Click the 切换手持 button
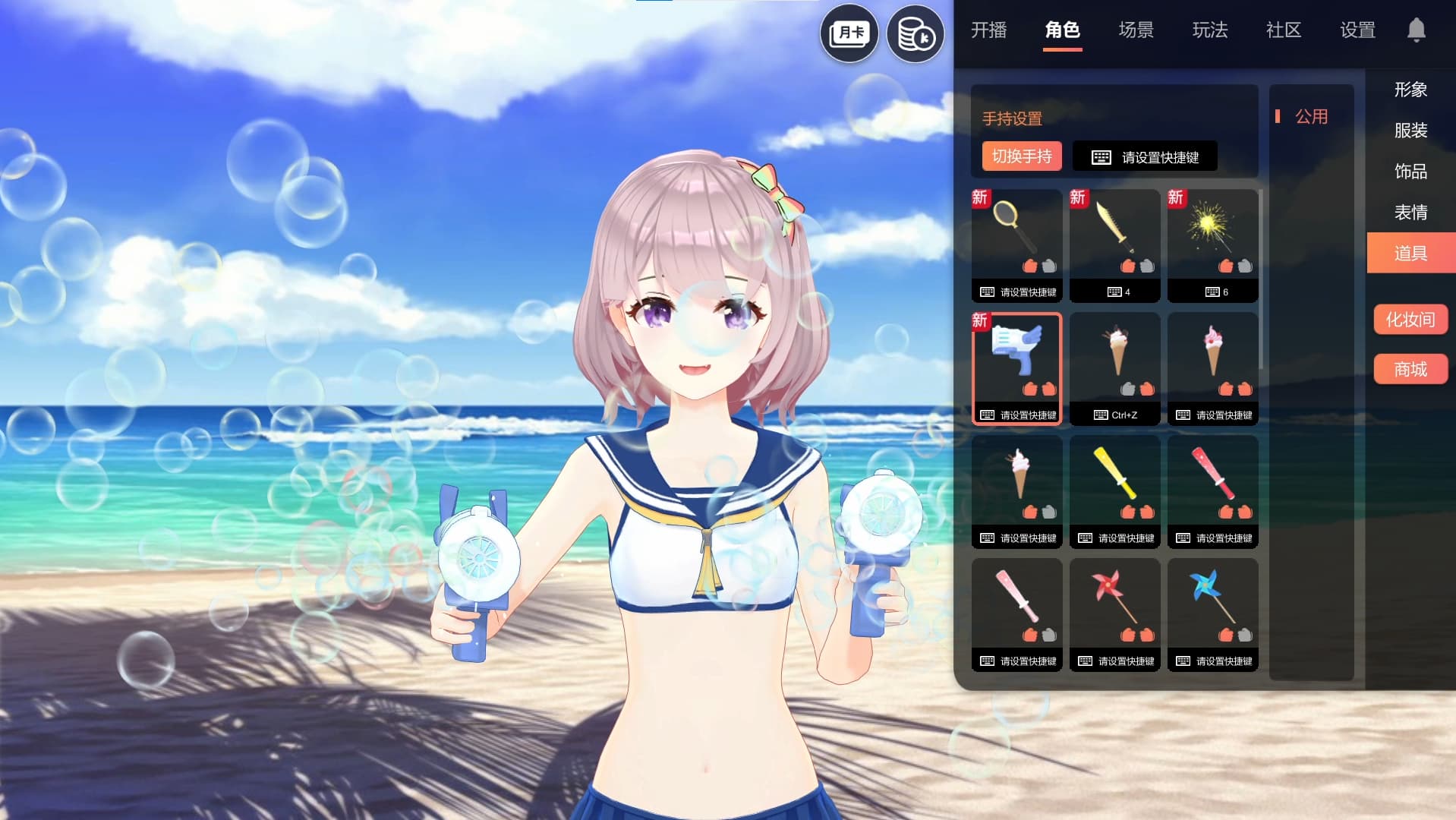Viewport: 1456px width, 820px height. tap(1021, 156)
